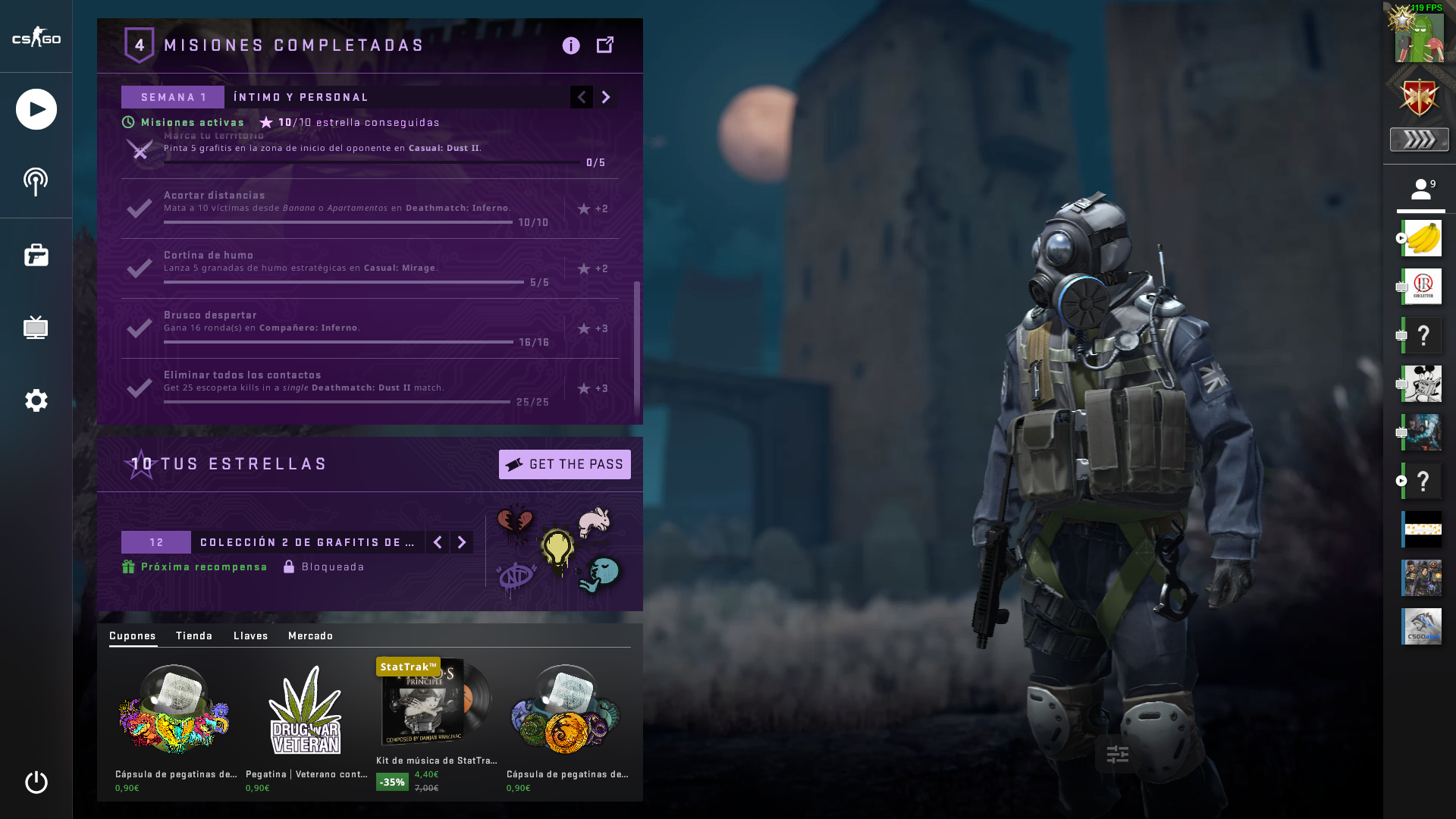Go to next mission week
The width and height of the screenshot is (1456, 819).
605,97
